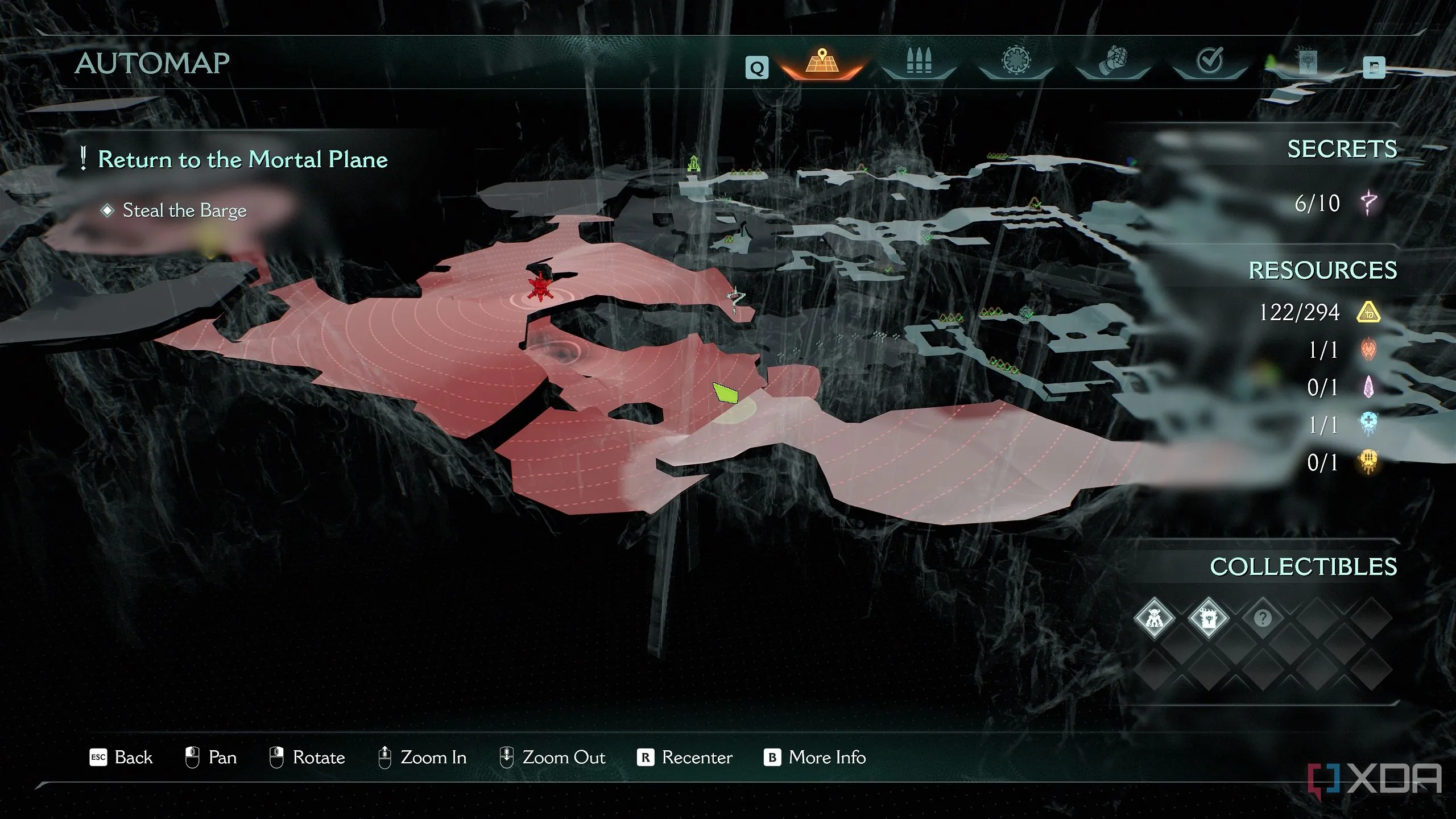Screen dimensions: 1456x819
Task: Click the undiscovered question mark collectible
Action: point(1262,618)
